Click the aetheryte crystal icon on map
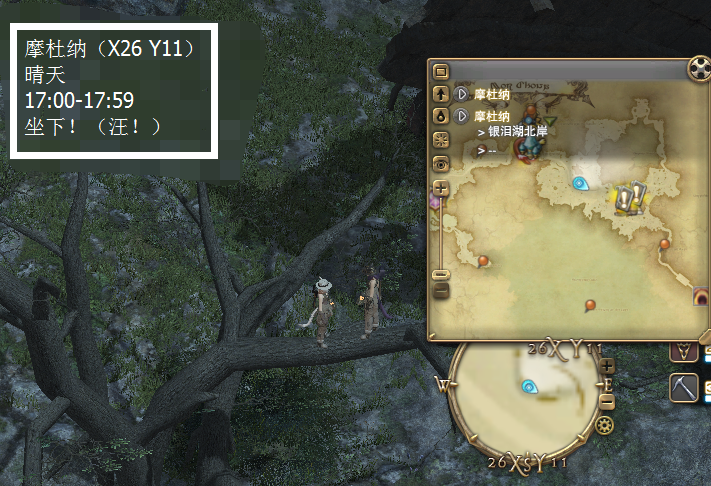 tap(530, 143)
